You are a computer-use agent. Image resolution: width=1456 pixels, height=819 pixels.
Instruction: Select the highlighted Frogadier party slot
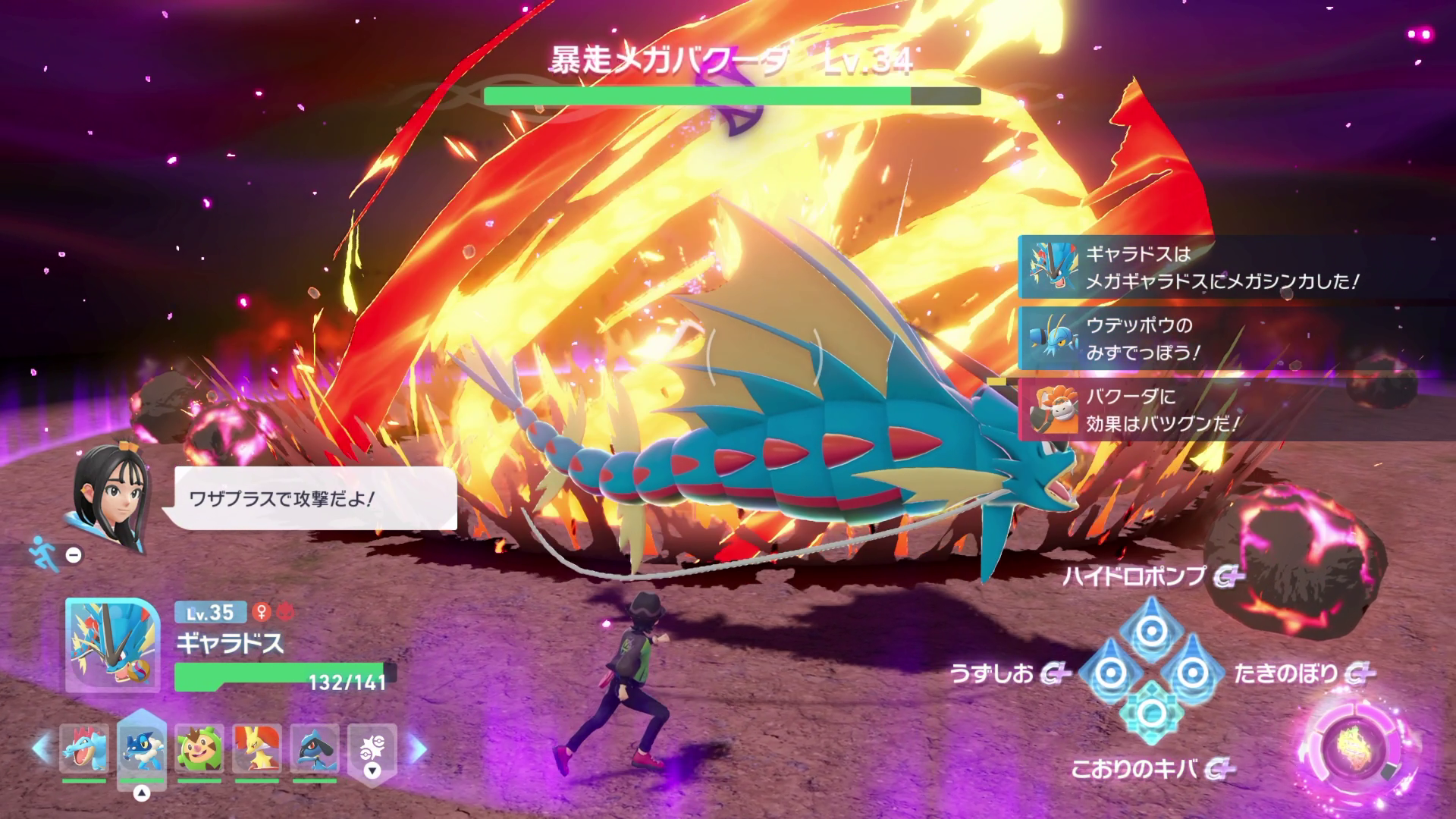(141, 748)
